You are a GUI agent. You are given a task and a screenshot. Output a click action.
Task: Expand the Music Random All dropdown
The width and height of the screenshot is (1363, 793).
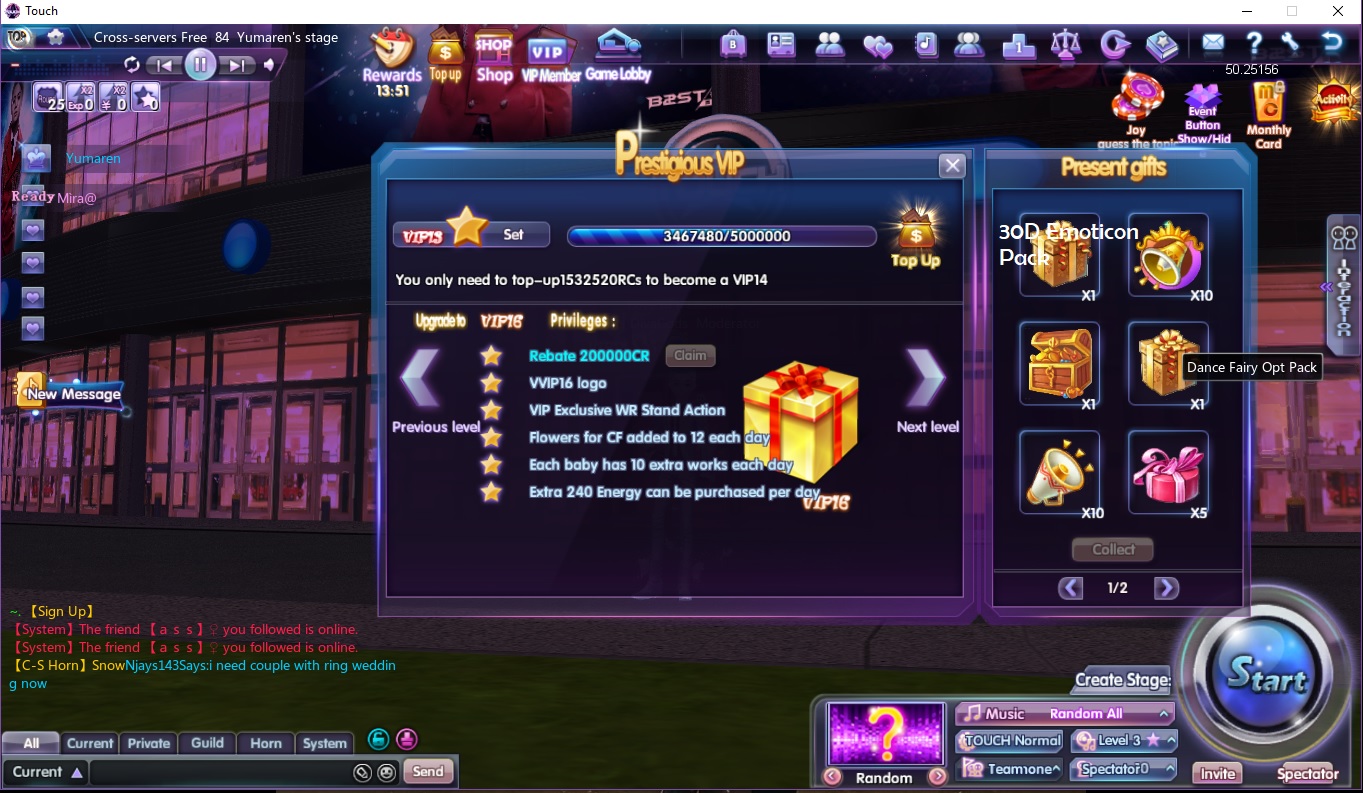(1063, 714)
